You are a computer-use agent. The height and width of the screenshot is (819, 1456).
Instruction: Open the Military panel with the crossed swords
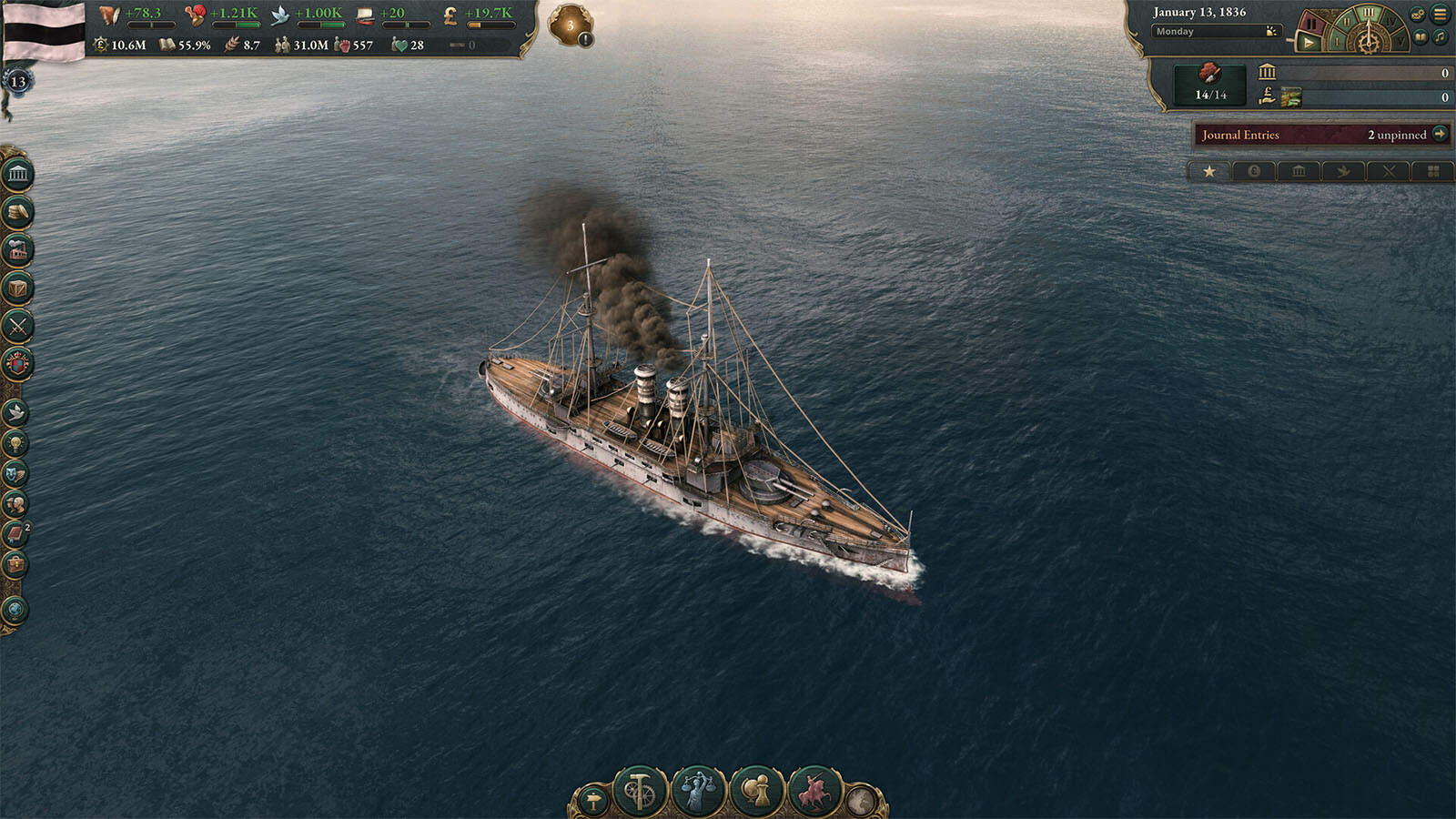tap(17, 326)
